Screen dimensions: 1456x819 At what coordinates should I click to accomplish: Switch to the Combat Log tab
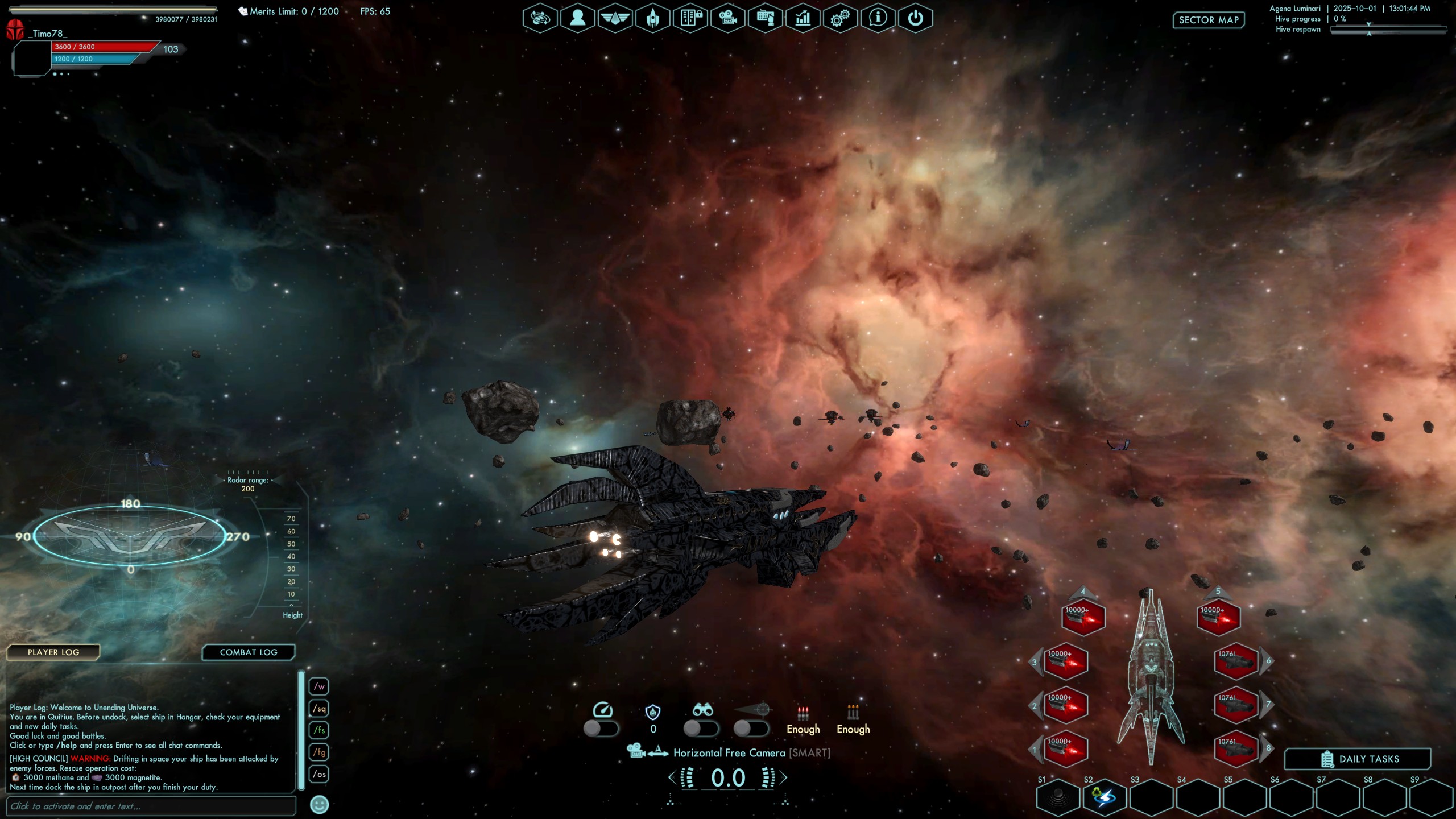coord(249,652)
